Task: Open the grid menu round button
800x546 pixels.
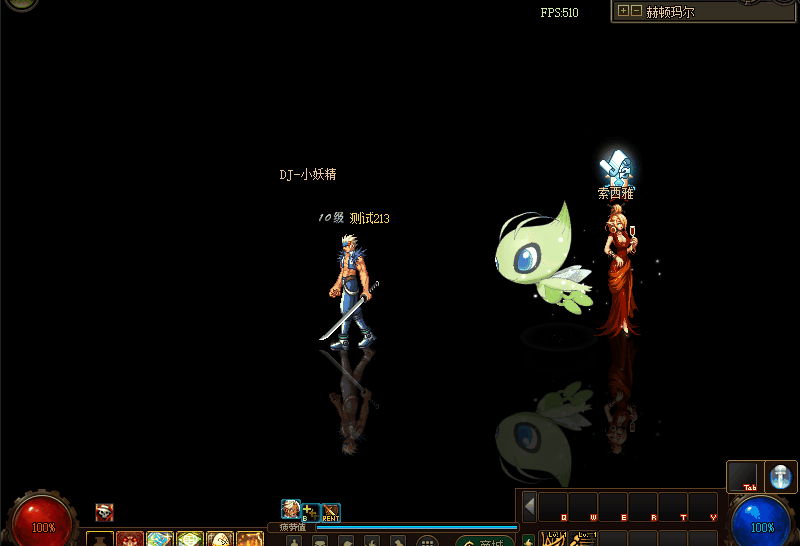Action: 427,541
